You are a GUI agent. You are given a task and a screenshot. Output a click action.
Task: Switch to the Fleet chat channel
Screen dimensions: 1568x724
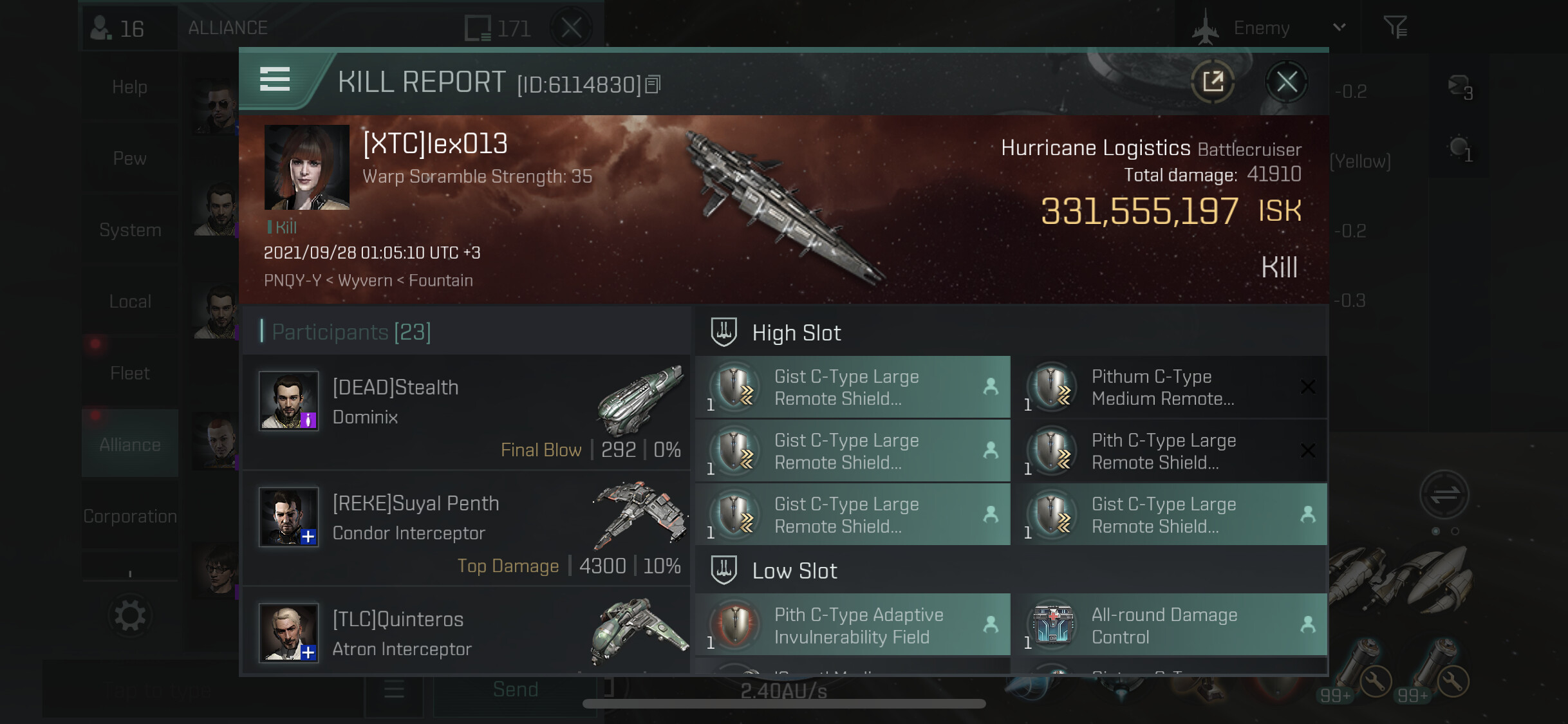point(130,373)
